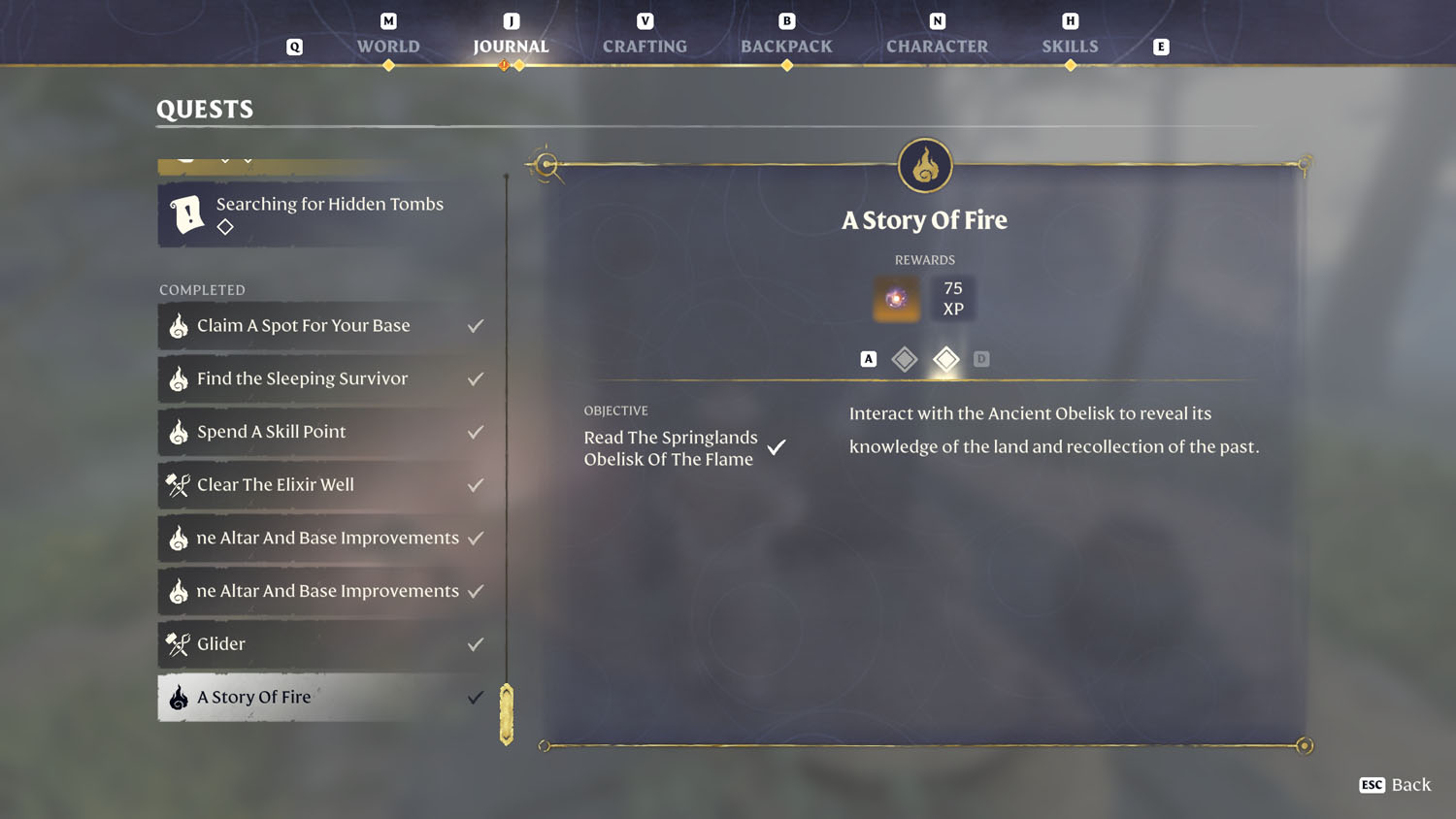Screen dimensions: 1456x819
Task: Click the flame icon on Claim A Spot For Your Base
Action: tap(179, 326)
